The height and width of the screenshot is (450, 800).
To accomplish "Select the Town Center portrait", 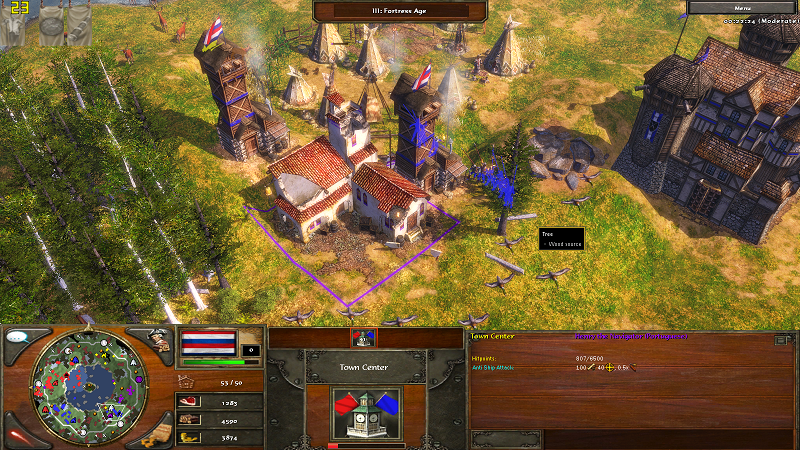I will (x=367, y=411).
